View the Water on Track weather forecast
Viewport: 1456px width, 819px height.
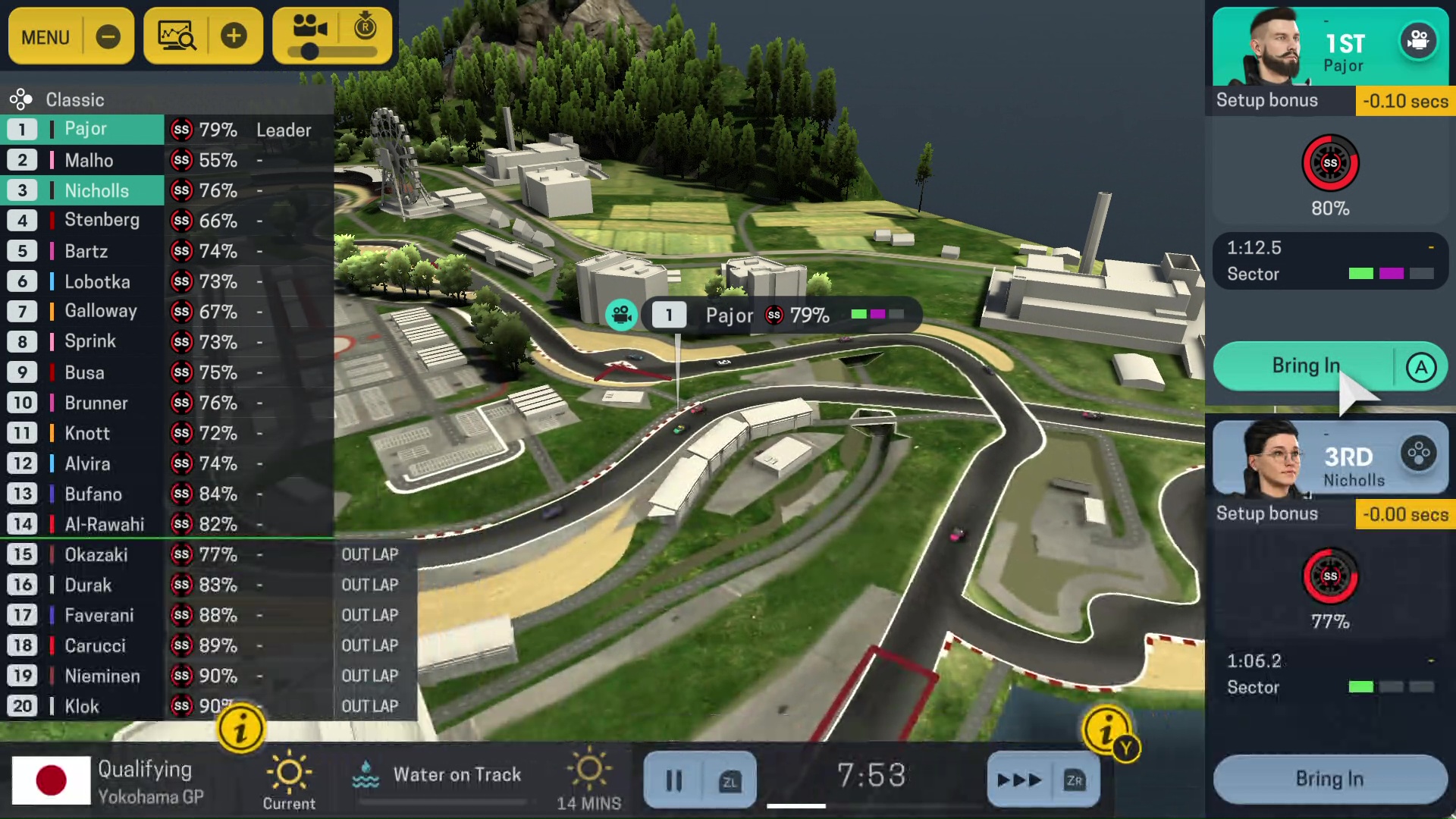point(457,775)
